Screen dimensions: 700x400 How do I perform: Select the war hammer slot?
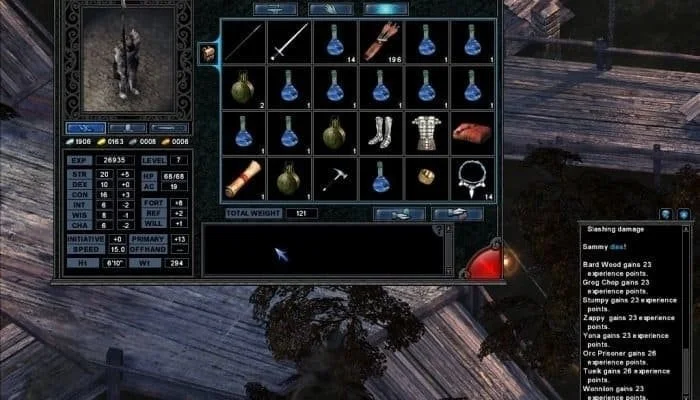pyautogui.click(x=335, y=178)
